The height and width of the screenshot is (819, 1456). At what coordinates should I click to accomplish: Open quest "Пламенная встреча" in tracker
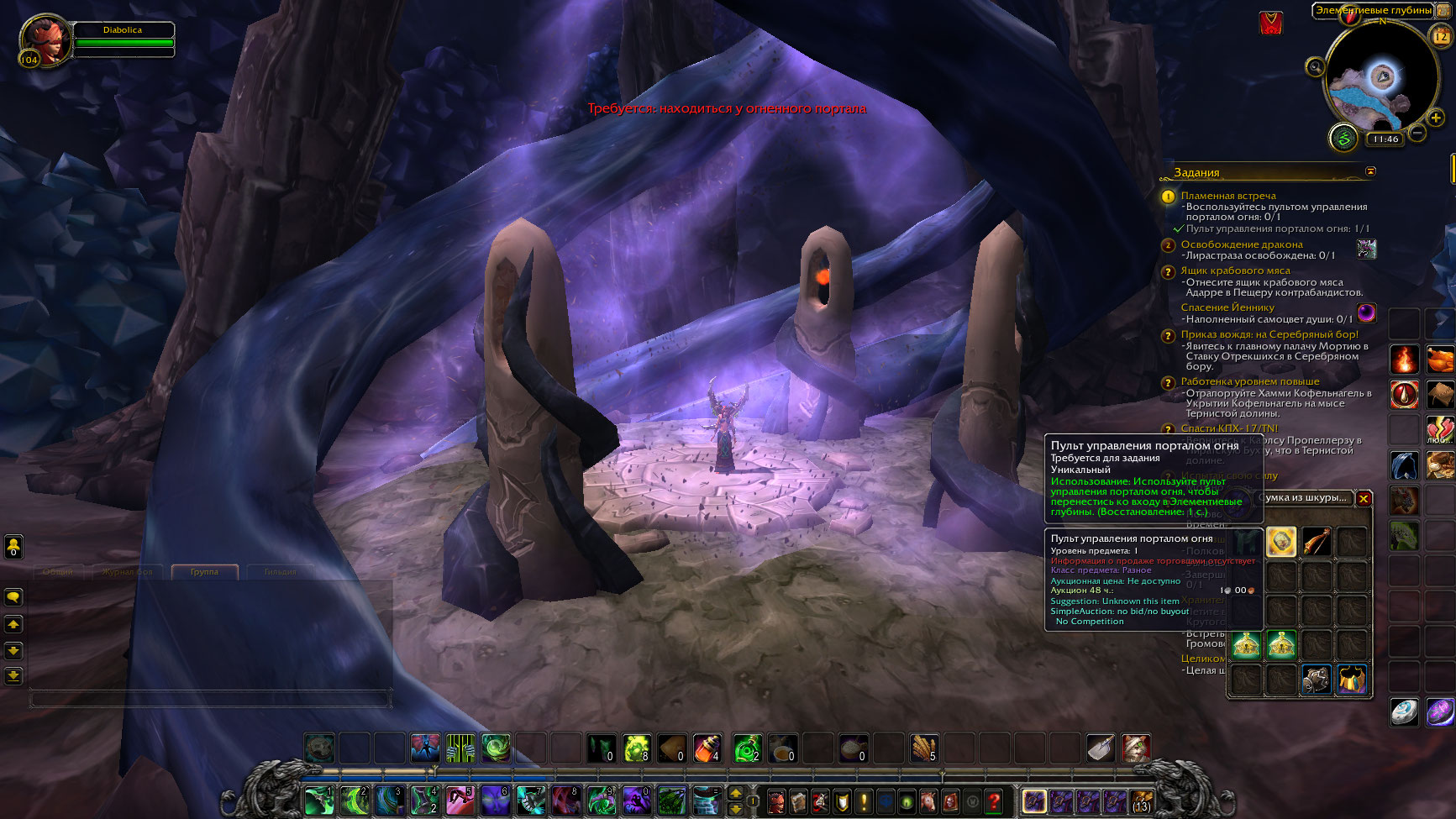pyautogui.click(x=1227, y=196)
